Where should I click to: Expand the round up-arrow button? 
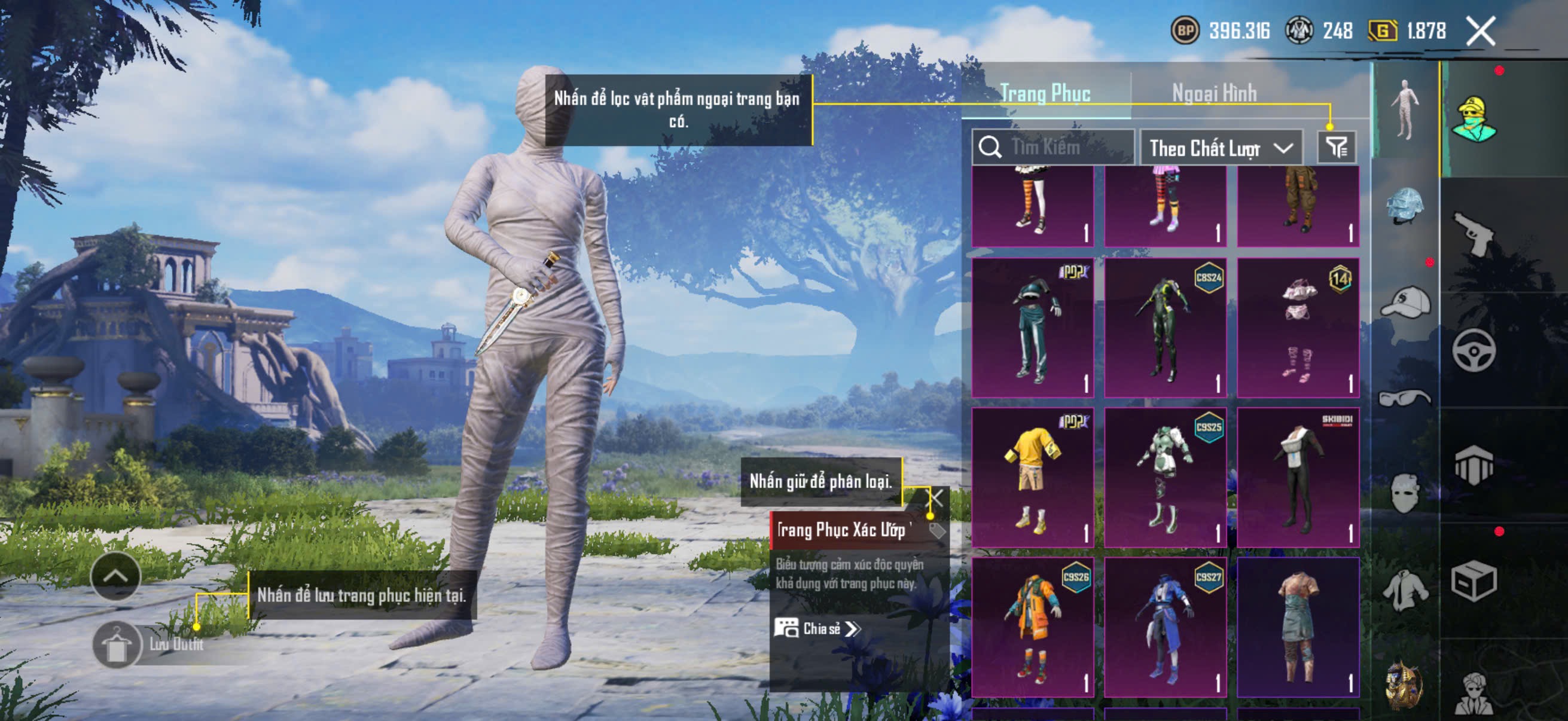pos(115,576)
